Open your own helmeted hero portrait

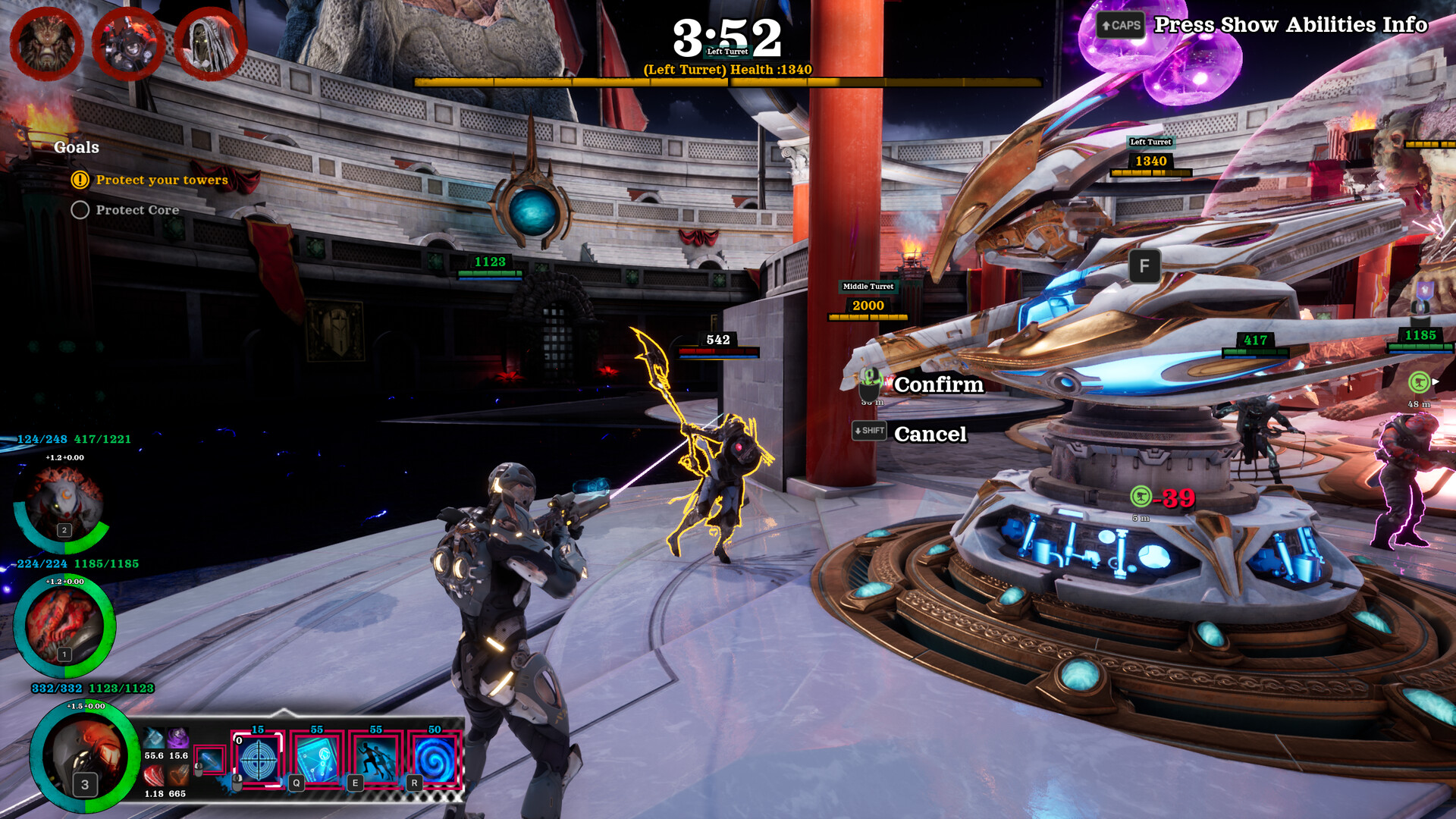[84, 755]
